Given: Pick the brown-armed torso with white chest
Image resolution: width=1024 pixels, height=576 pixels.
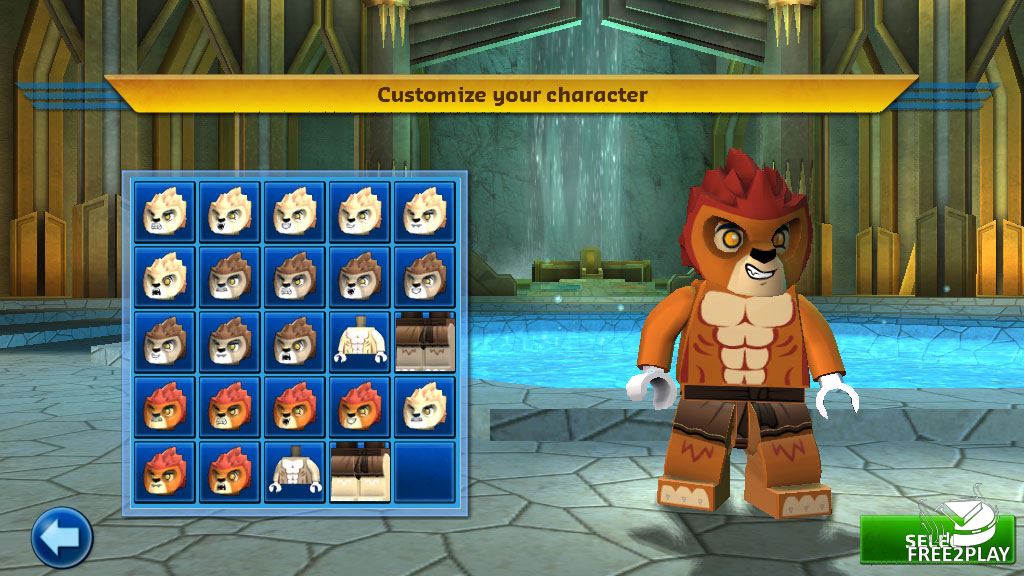Looking at the screenshot, I should pyautogui.click(x=294, y=472).
